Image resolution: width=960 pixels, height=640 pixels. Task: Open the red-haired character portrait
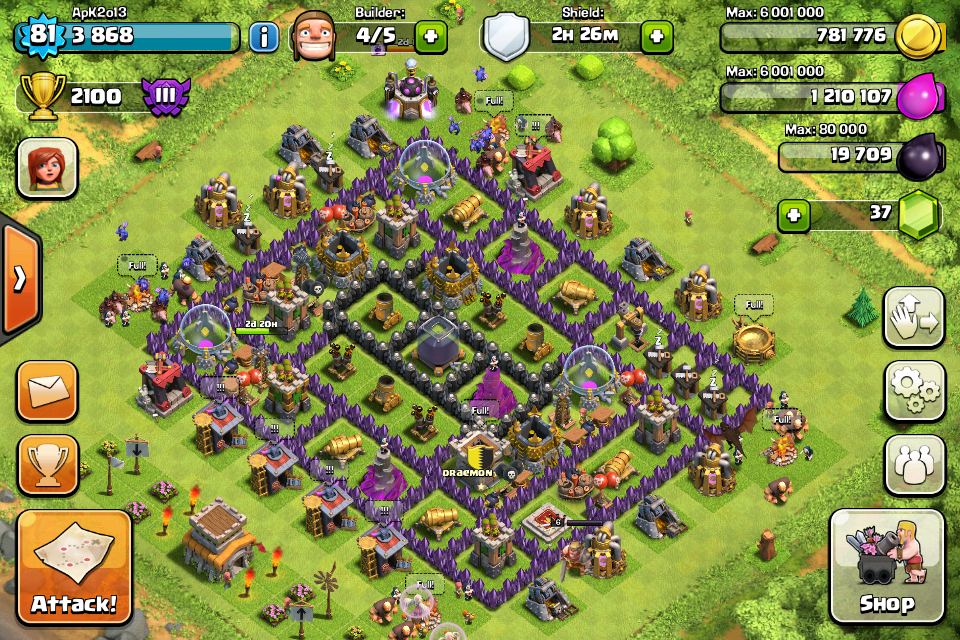click(x=47, y=167)
